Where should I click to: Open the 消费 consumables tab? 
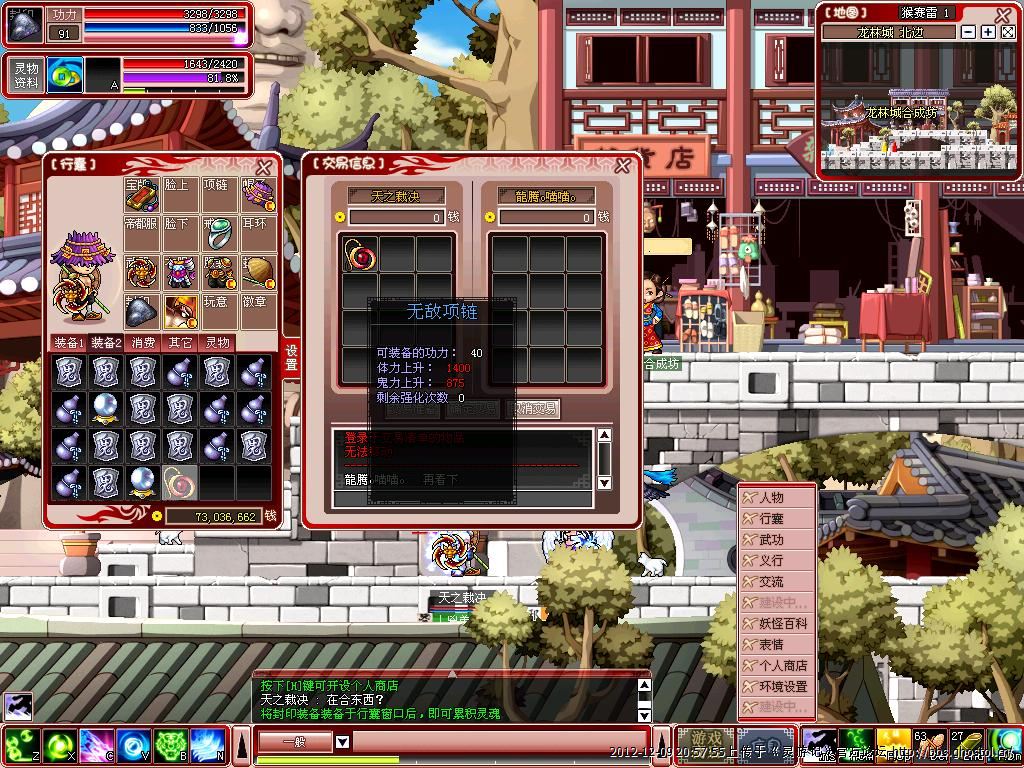[x=143, y=342]
